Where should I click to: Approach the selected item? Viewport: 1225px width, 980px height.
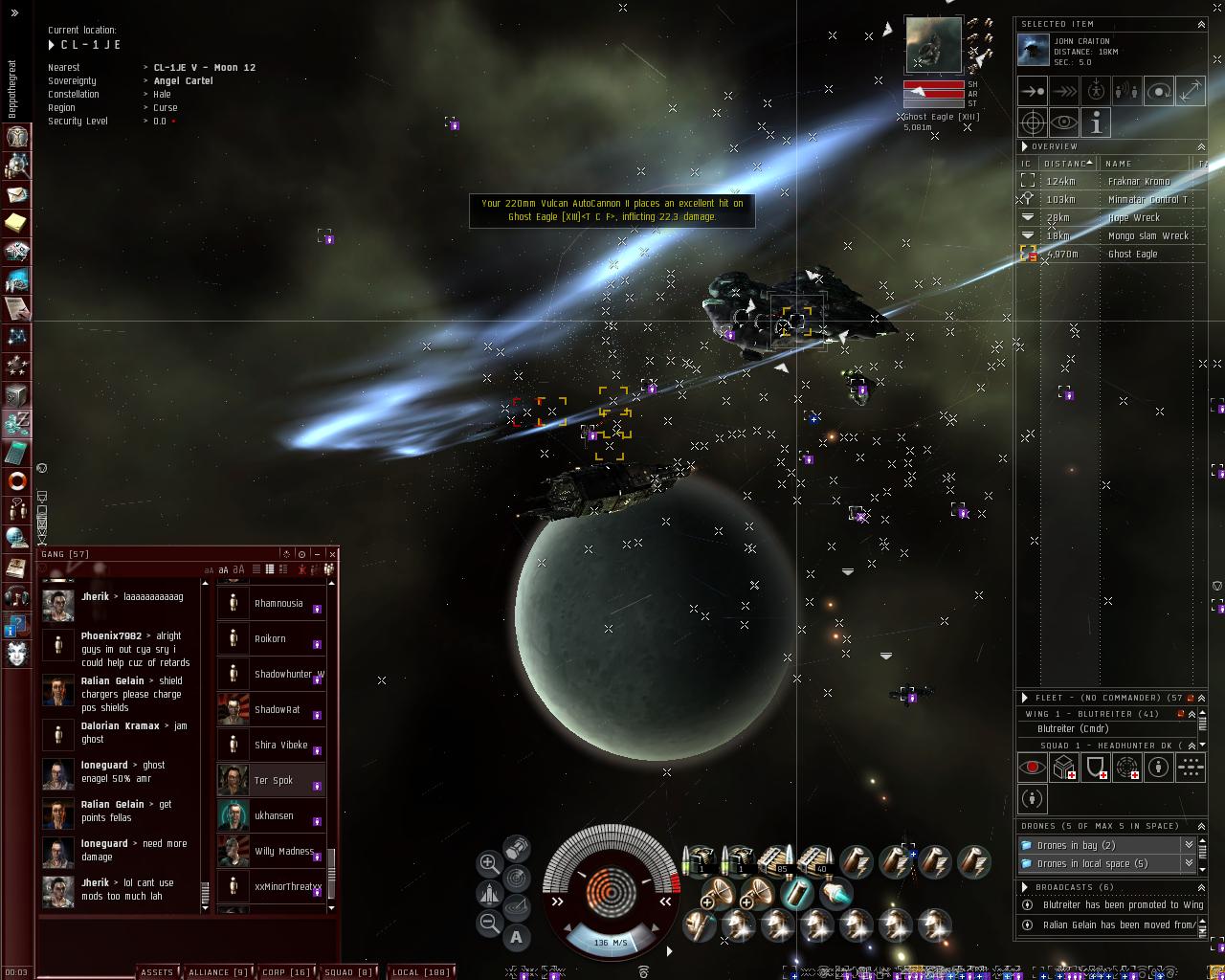tap(1033, 92)
